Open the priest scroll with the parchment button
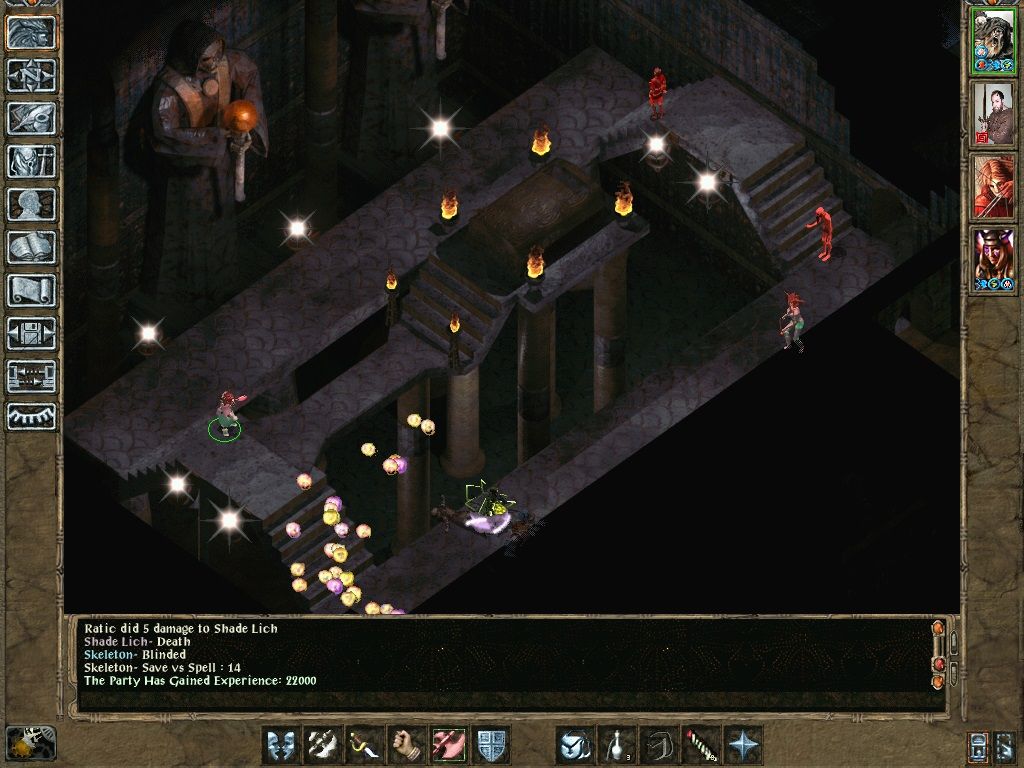 coord(31,290)
